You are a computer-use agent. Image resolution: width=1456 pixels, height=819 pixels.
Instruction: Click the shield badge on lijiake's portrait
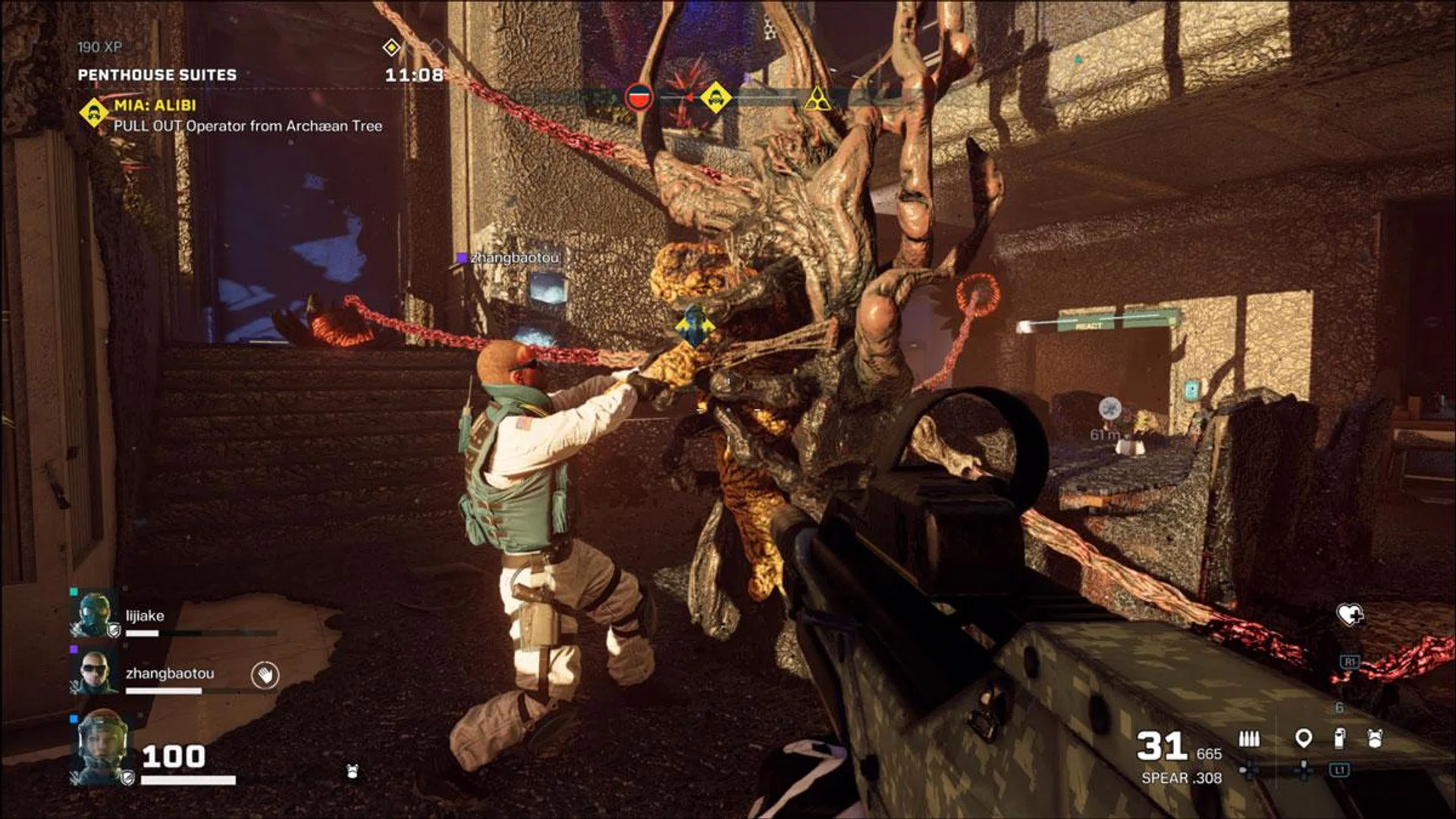coord(115,632)
